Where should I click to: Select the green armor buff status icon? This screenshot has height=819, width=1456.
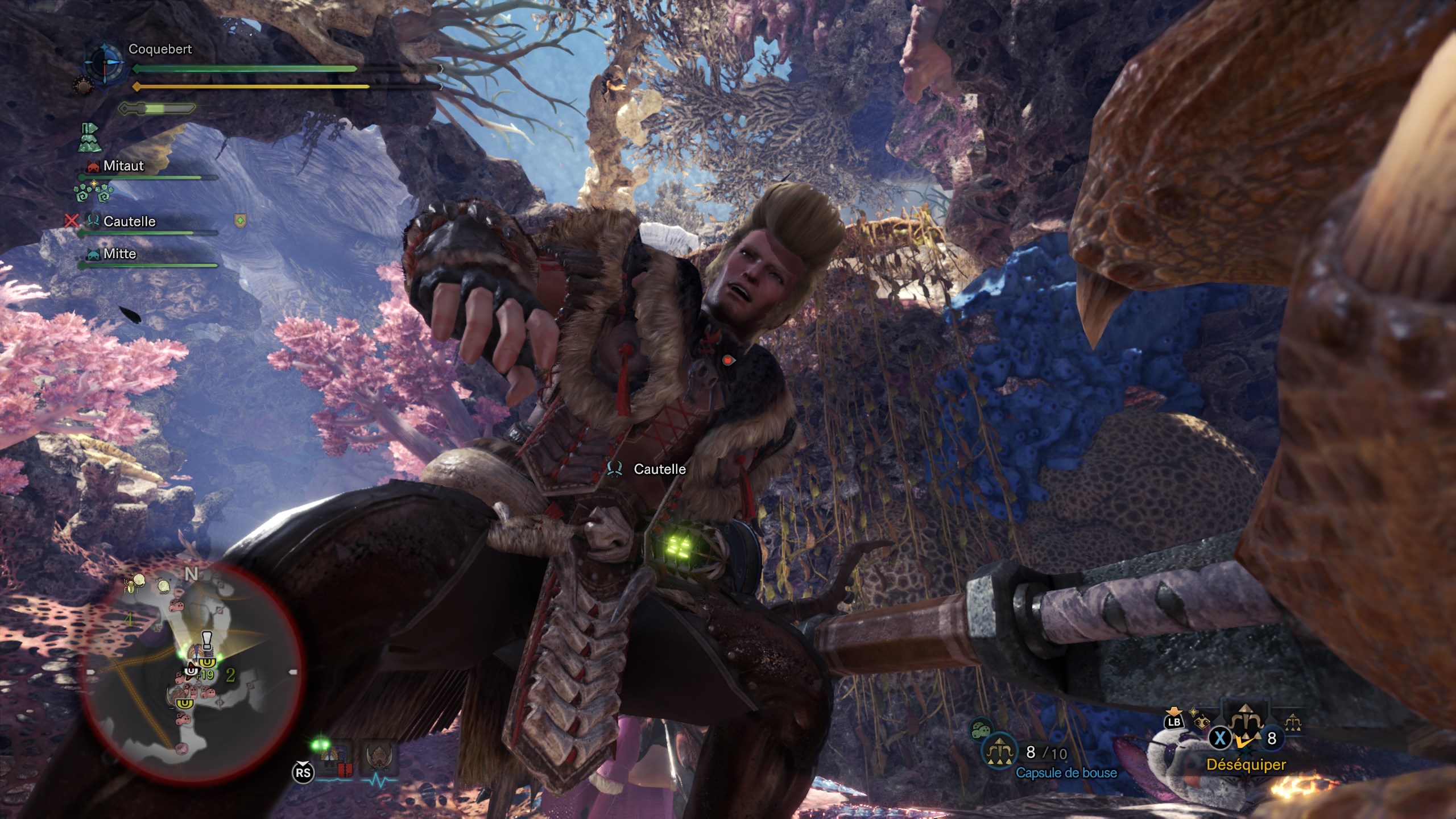click(x=89, y=138)
